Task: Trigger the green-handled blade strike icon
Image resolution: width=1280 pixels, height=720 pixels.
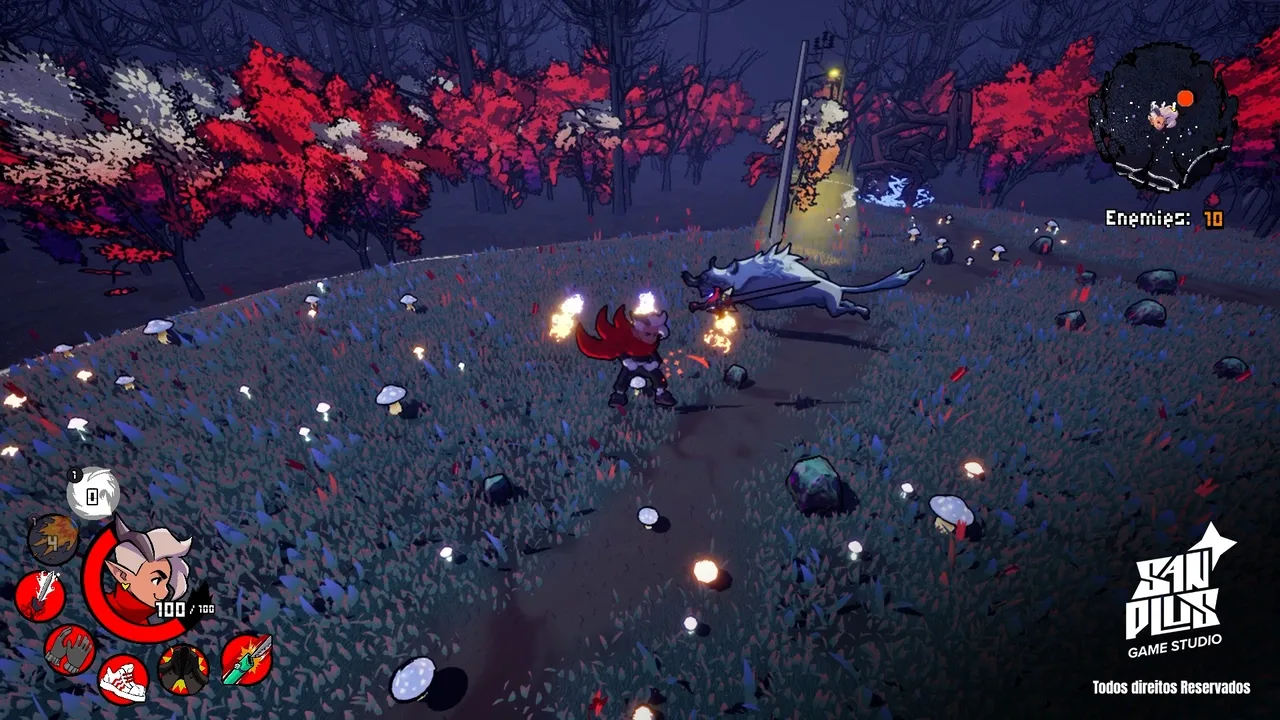Action: coord(246,659)
